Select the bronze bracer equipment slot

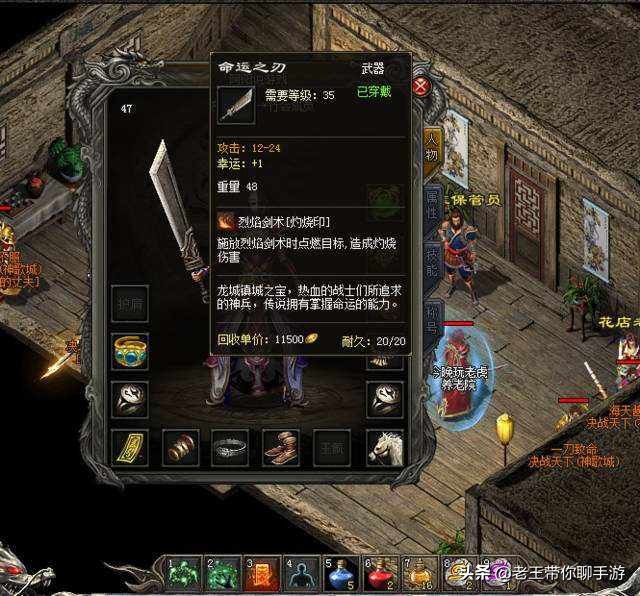point(181,447)
